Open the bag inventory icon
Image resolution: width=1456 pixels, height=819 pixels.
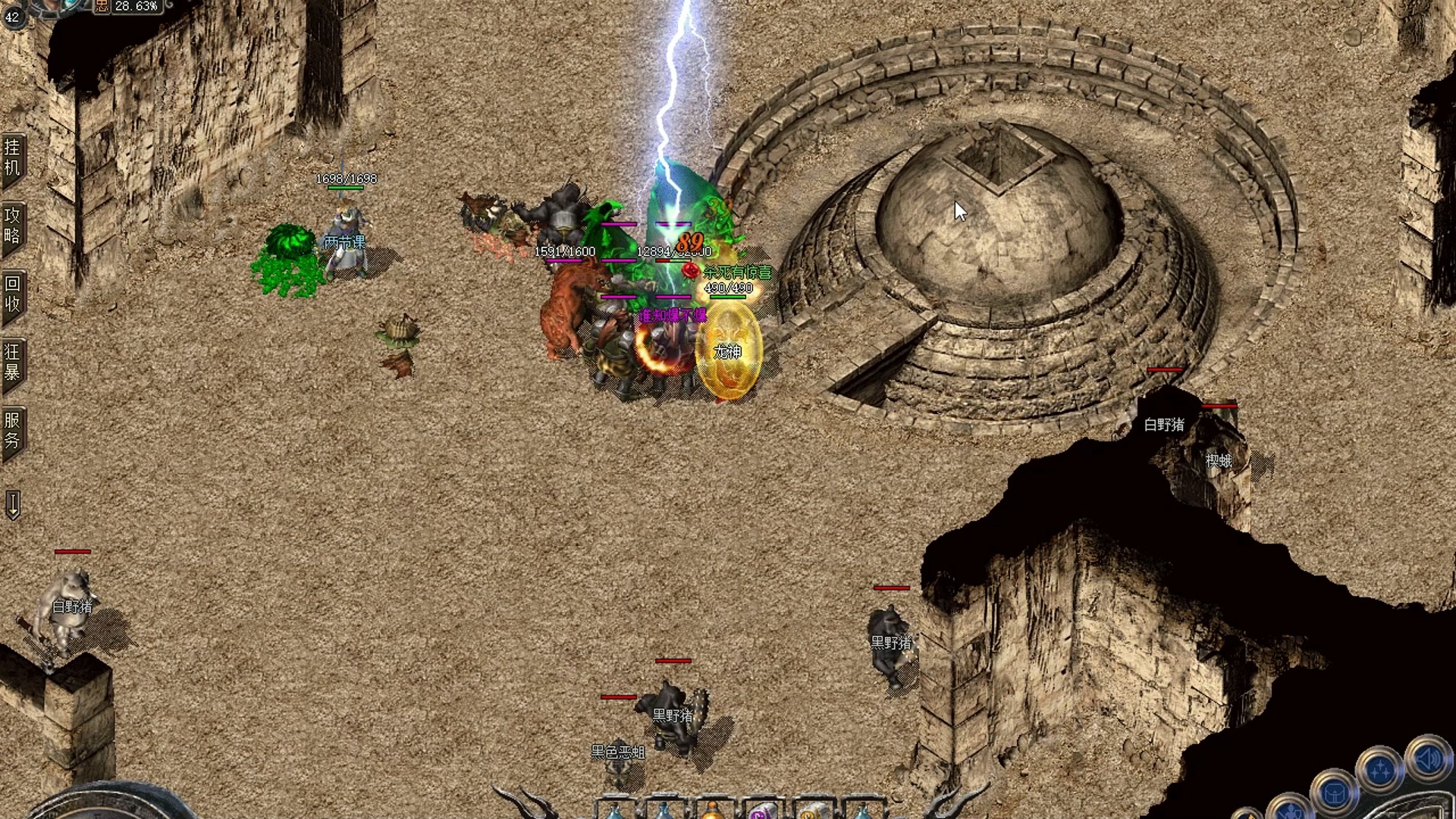click(x=1334, y=793)
